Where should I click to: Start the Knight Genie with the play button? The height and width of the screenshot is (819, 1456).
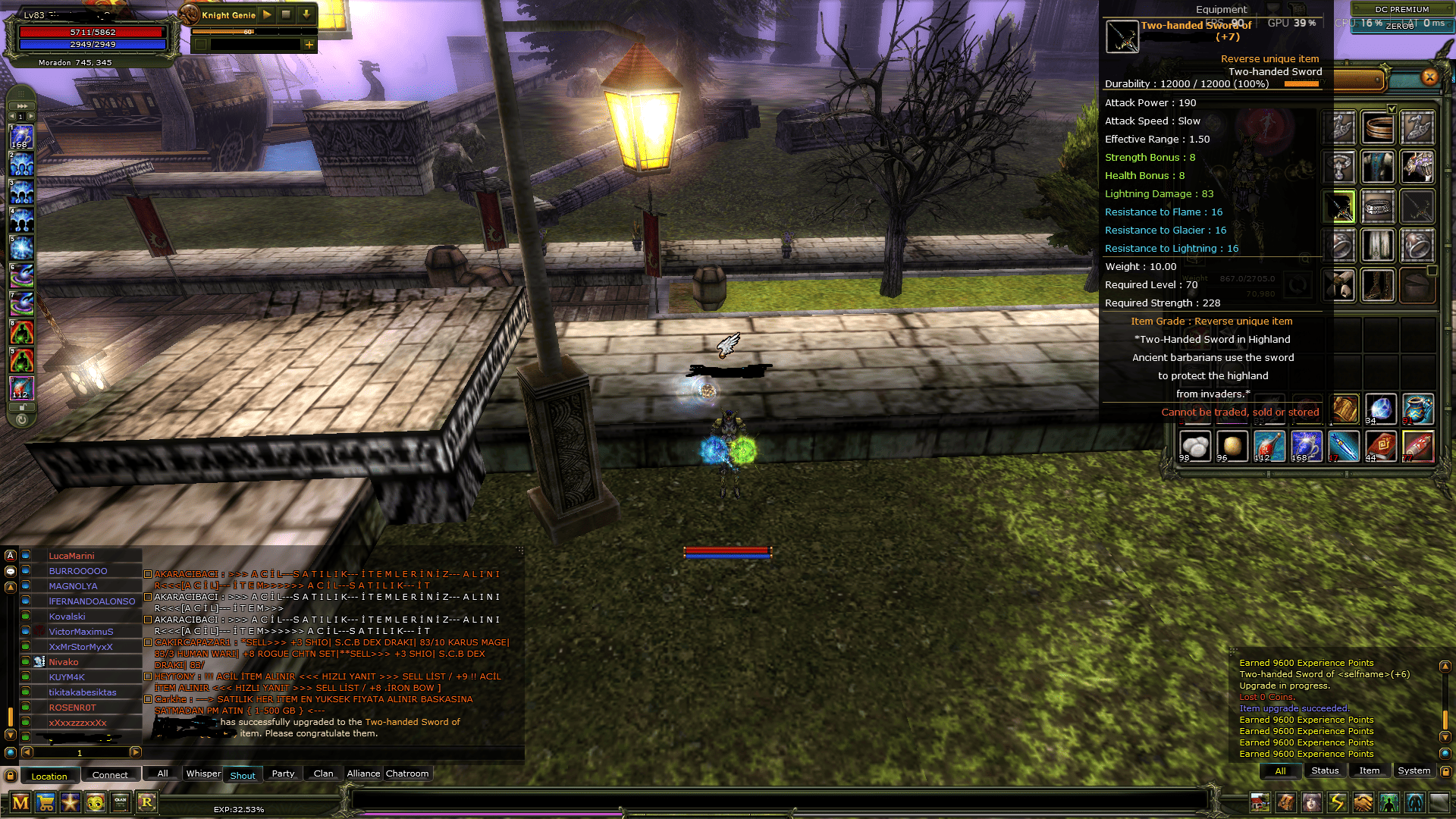coord(266,14)
